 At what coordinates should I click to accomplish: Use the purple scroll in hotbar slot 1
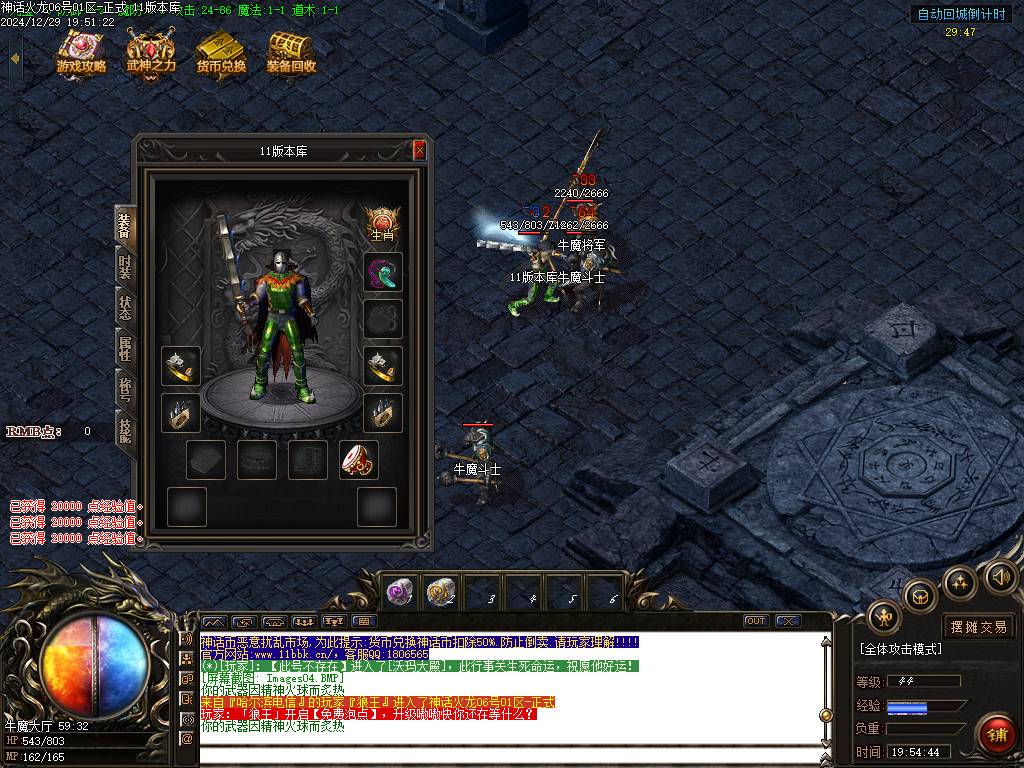(x=400, y=591)
